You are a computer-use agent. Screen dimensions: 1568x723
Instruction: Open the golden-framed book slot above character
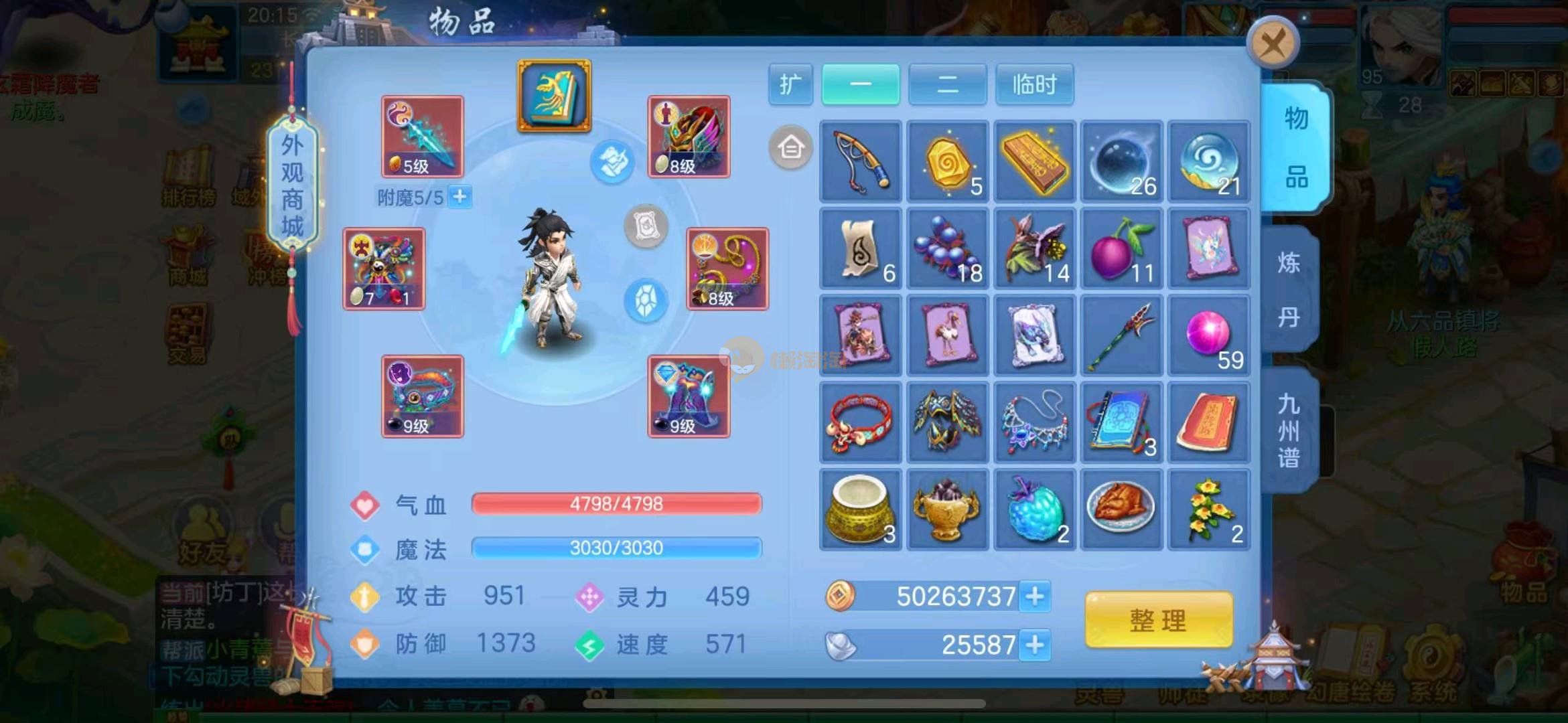[x=554, y=96]
